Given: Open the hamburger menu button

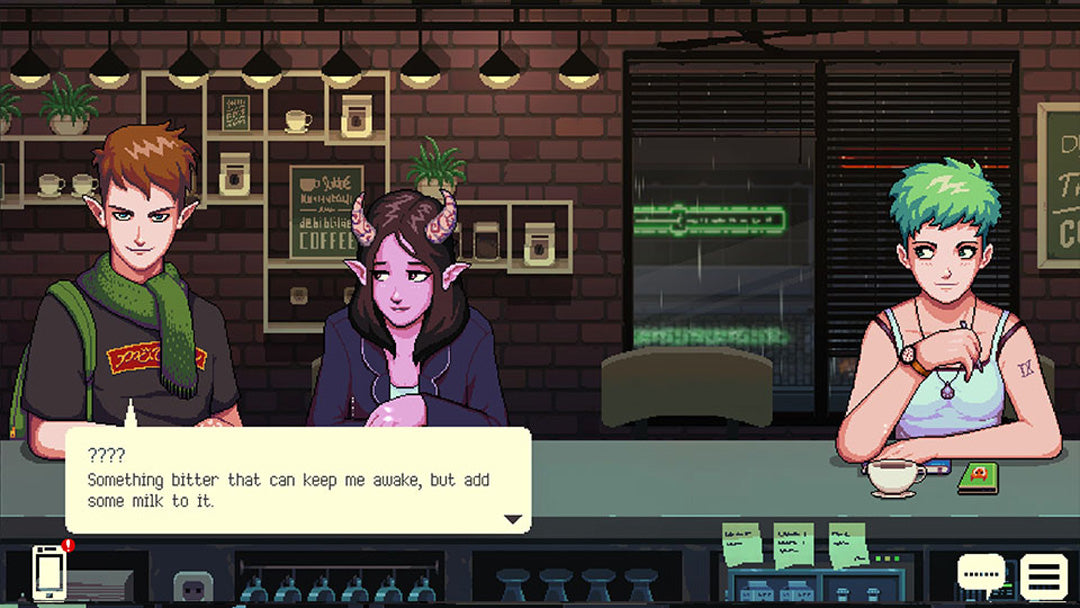Looking at the screenshot, I should 1043,576.
